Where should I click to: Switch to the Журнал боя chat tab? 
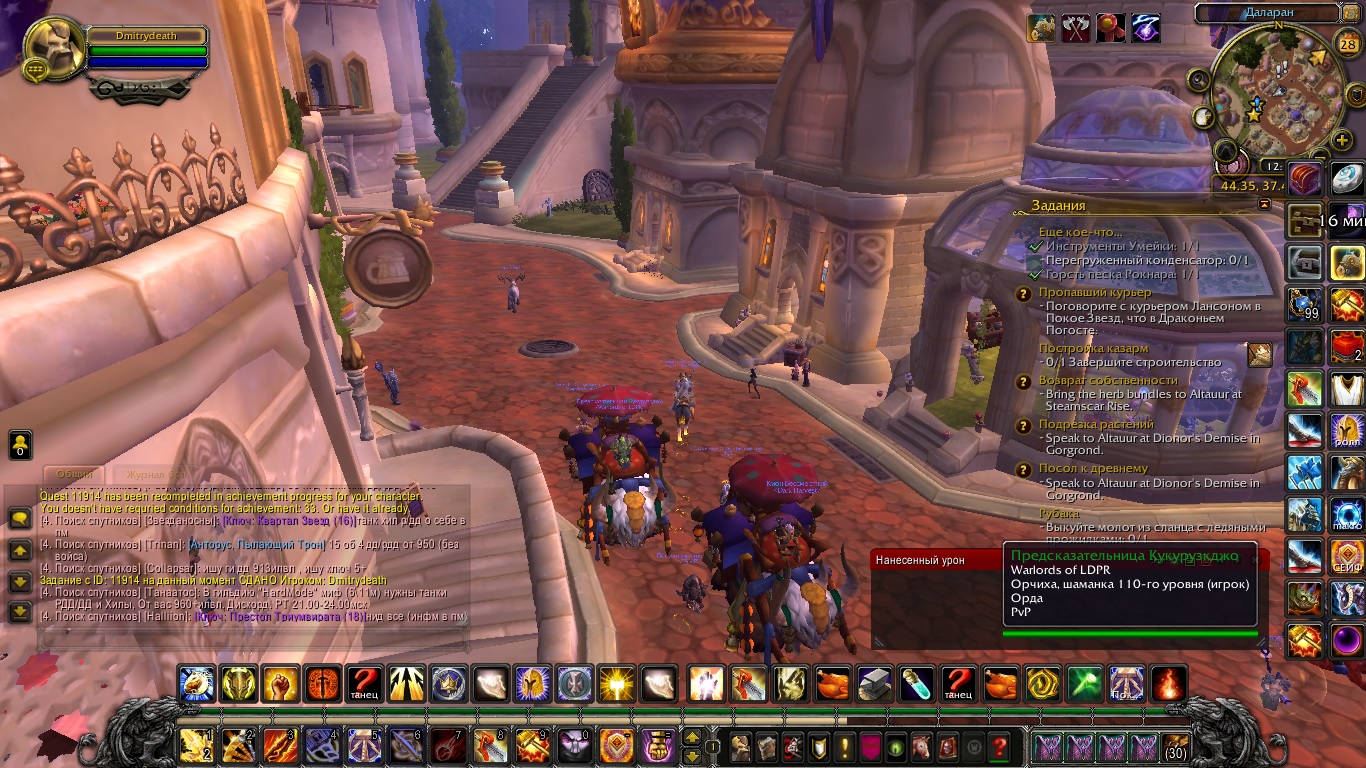click(x=150, y=474)
